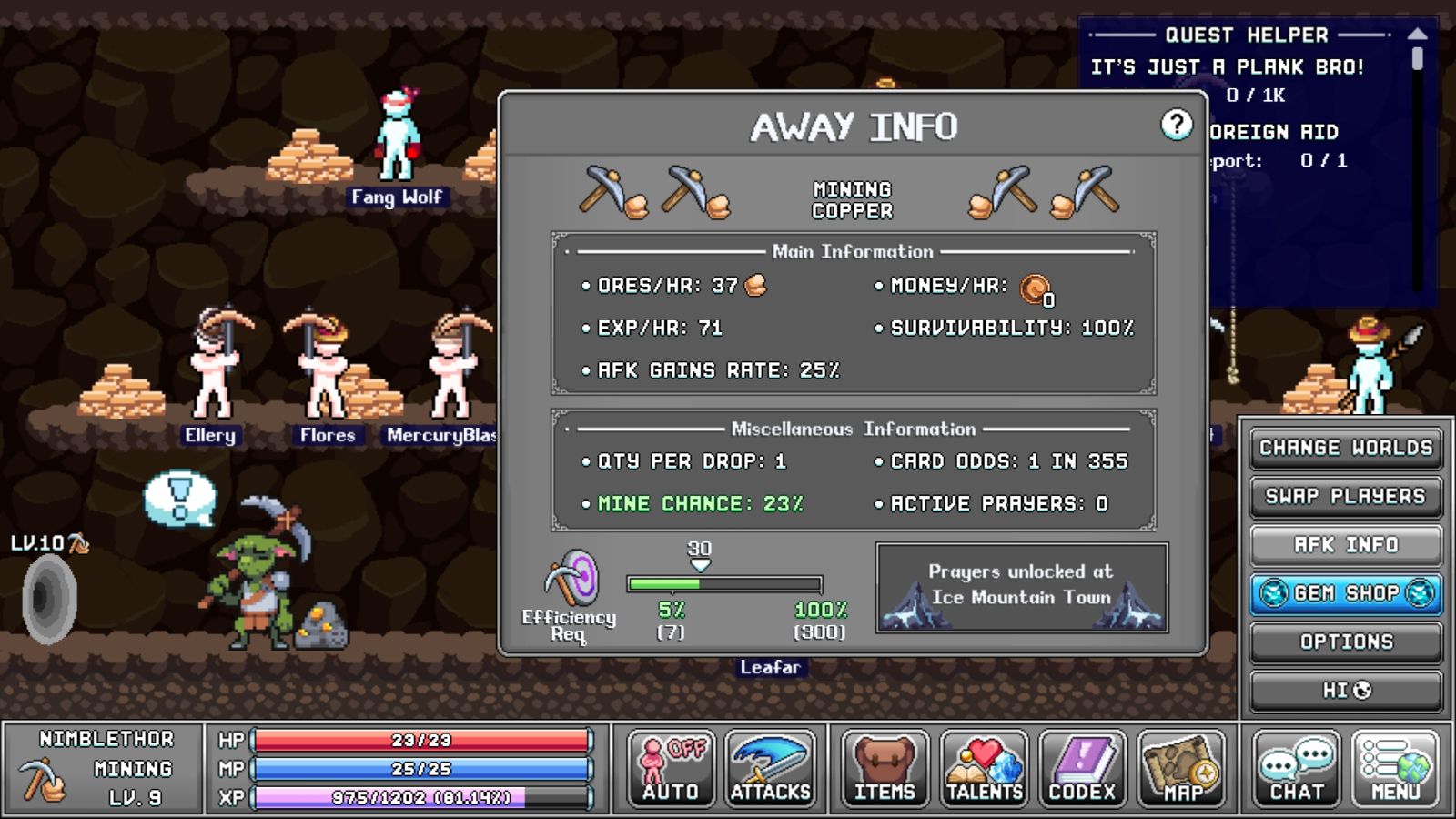Click the HI button
This screenshot has height=819, width=1456.
coord(1346,691)
